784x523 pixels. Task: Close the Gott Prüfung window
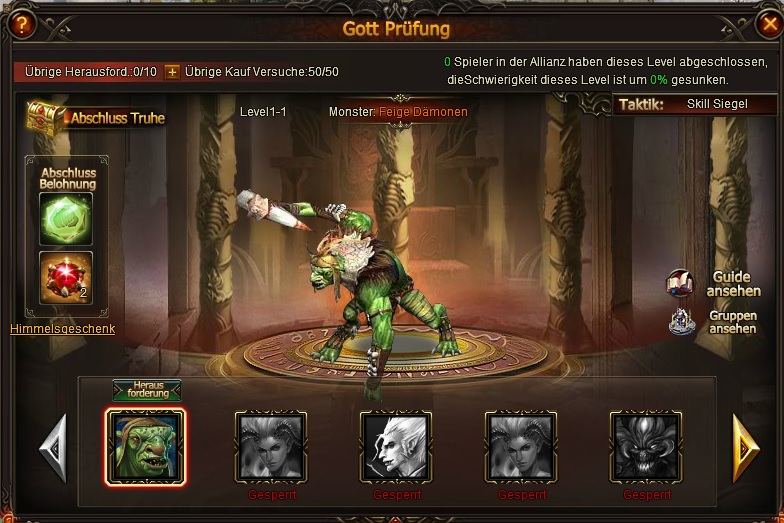767,23
